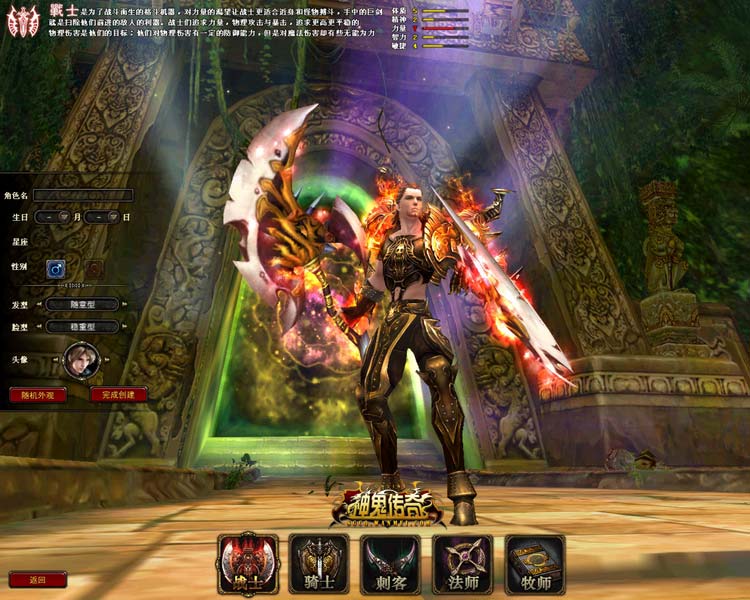Cycle to the next 头像 portrait
The width and height of the screenshot is (750, 600).
point(107,361)
